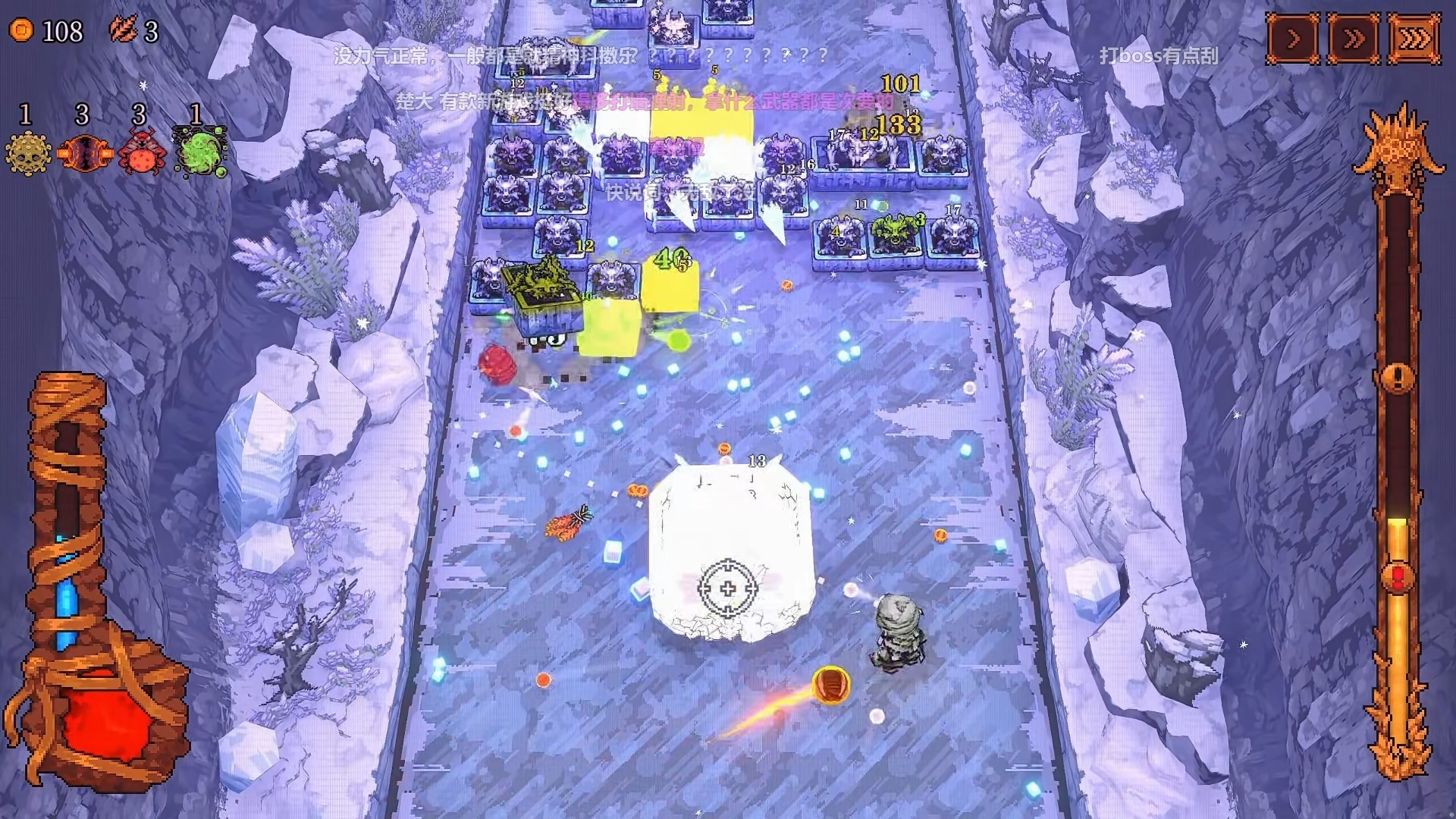Set game speed to single-arrow normal

pos(1294,38)
